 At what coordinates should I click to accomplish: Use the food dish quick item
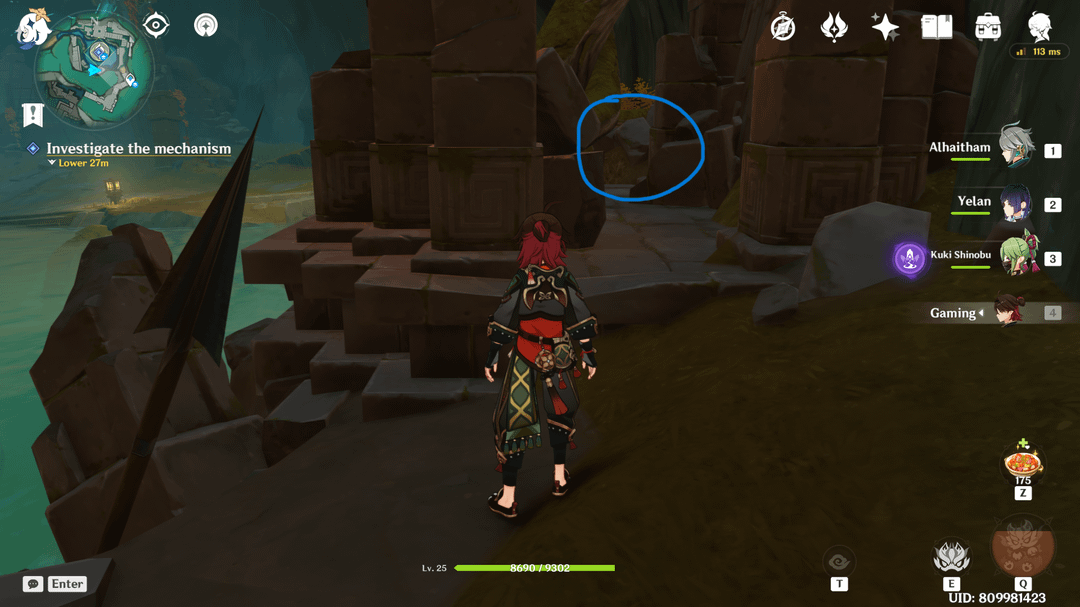1022,463
